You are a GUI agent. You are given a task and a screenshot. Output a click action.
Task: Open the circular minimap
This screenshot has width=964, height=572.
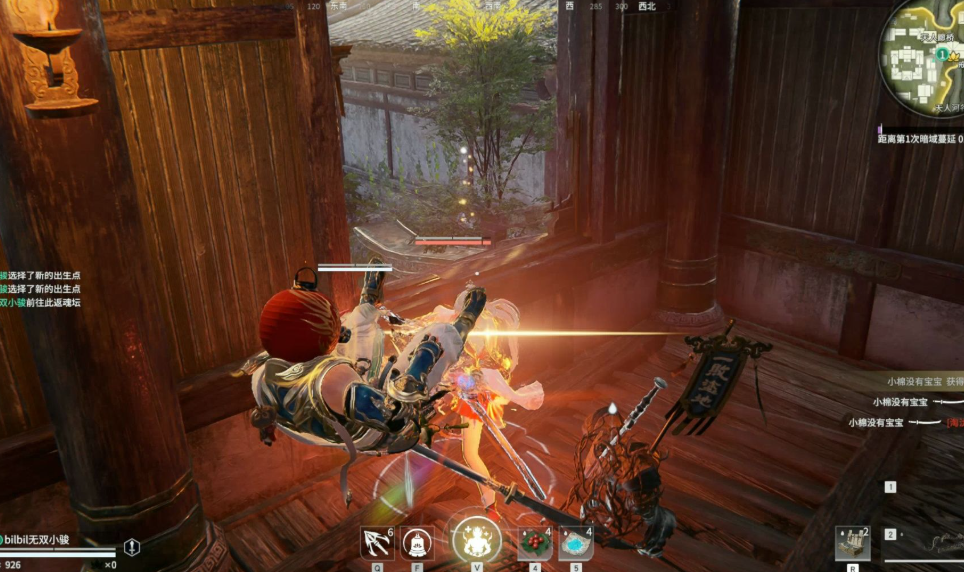click(924, 55)
